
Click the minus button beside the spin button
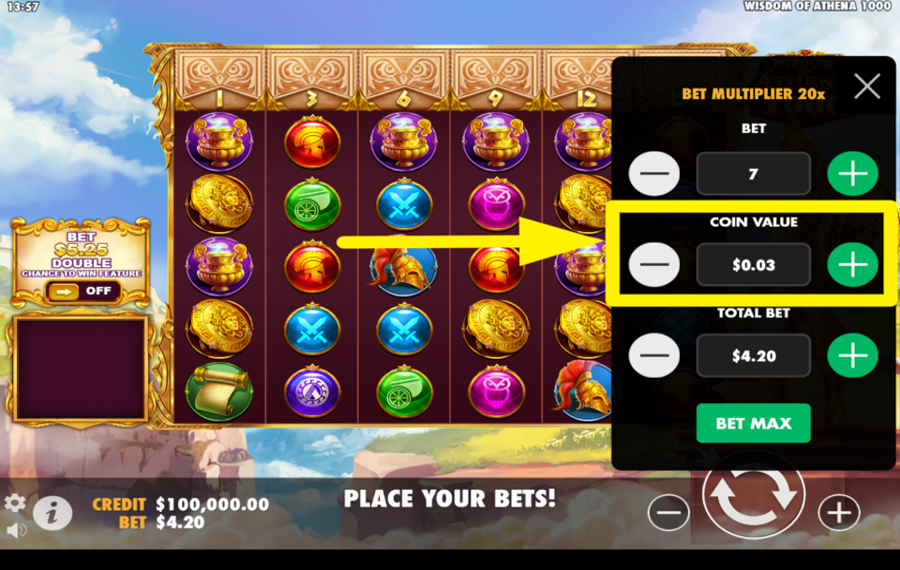click(668, 513)
